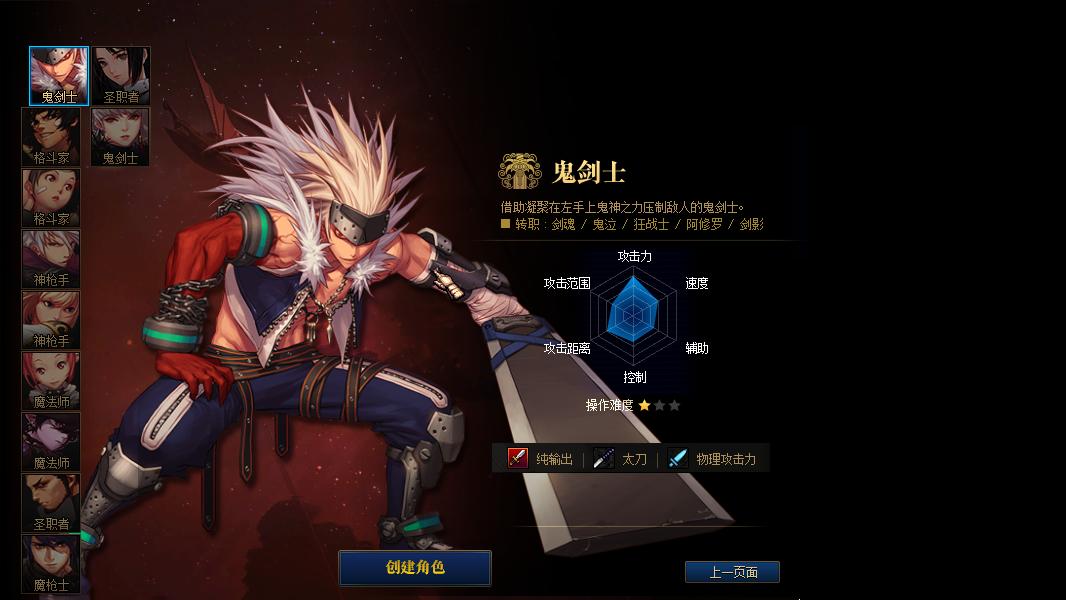The image size is (1066, 600).
Task: Choose the red-haired female 魔法师 portrait
Action: click(x=51, y=381)
